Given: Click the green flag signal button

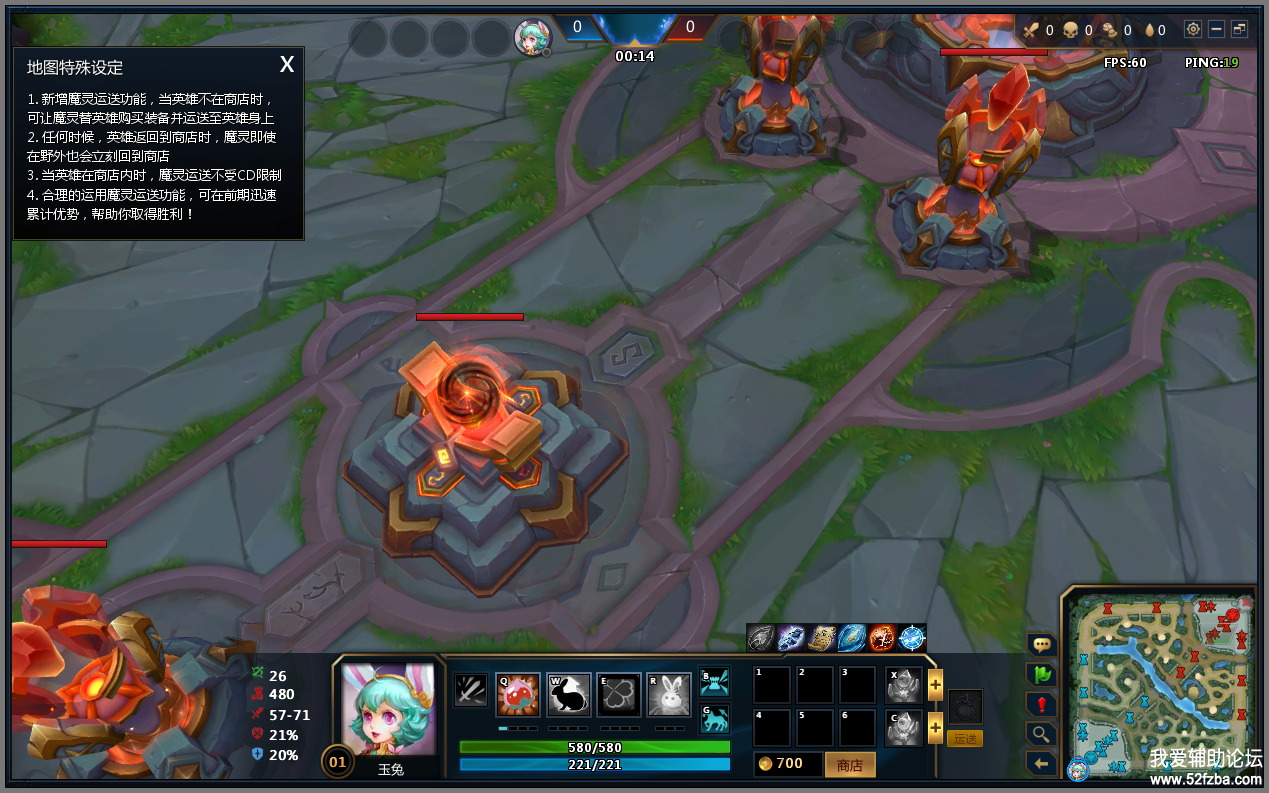Looking at the screenshot, I should coord(1041,675).
